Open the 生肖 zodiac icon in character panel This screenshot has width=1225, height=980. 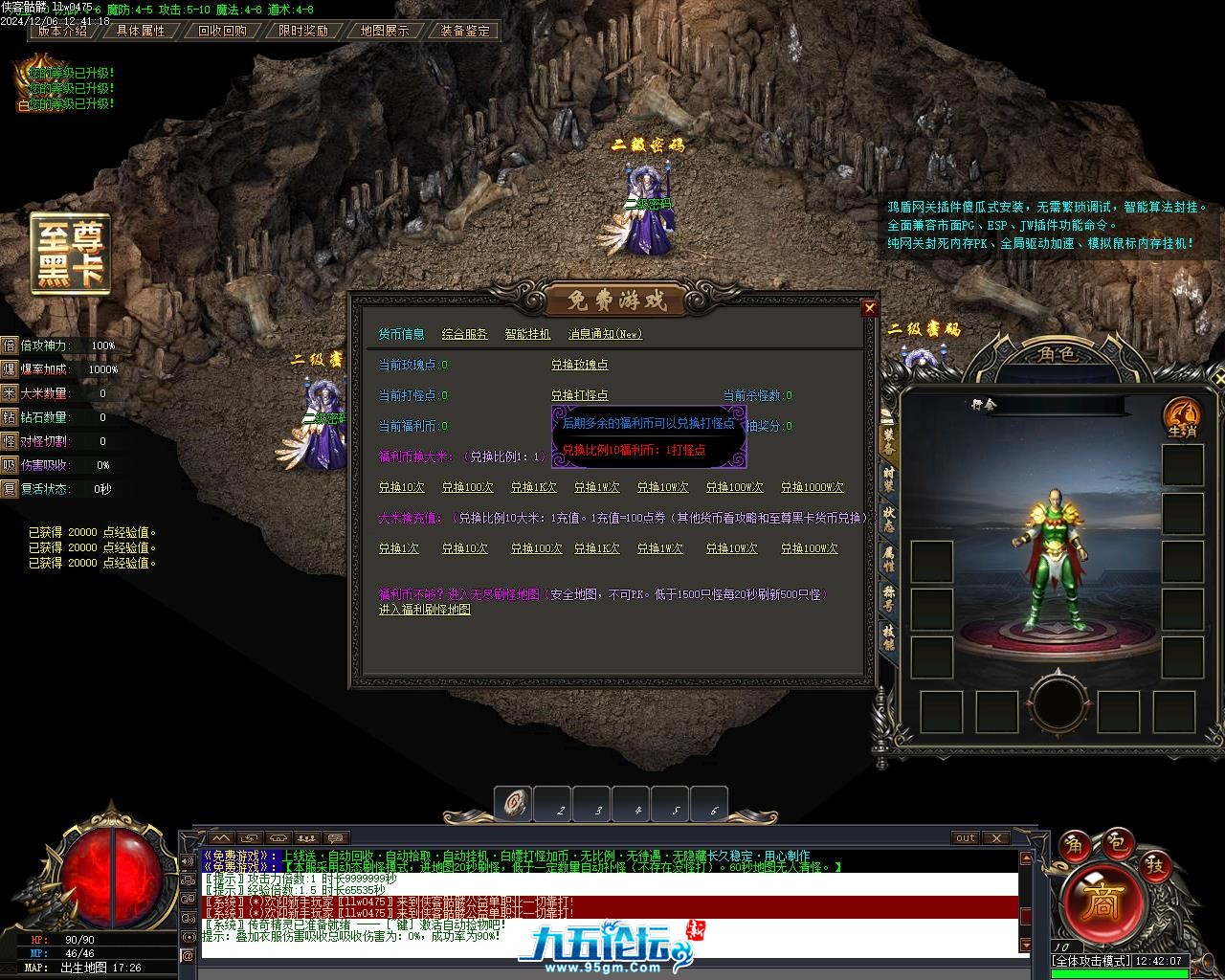[x=1182, y=417]
